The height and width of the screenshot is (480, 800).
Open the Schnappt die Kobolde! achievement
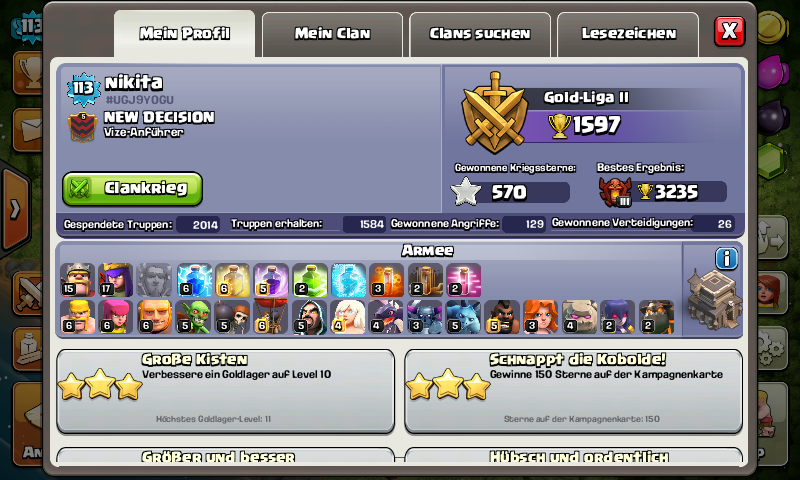[x=572, y=389]
